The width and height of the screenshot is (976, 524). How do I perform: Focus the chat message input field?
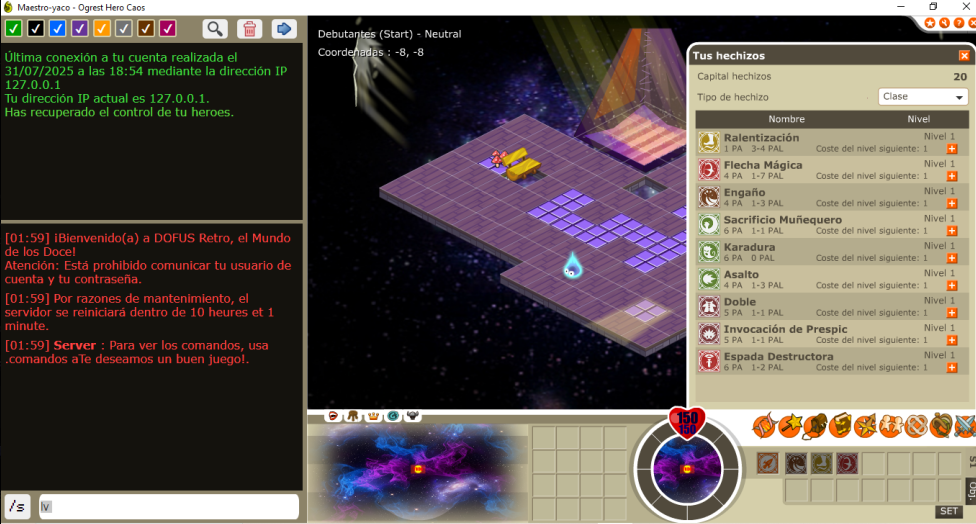(170, 507)
